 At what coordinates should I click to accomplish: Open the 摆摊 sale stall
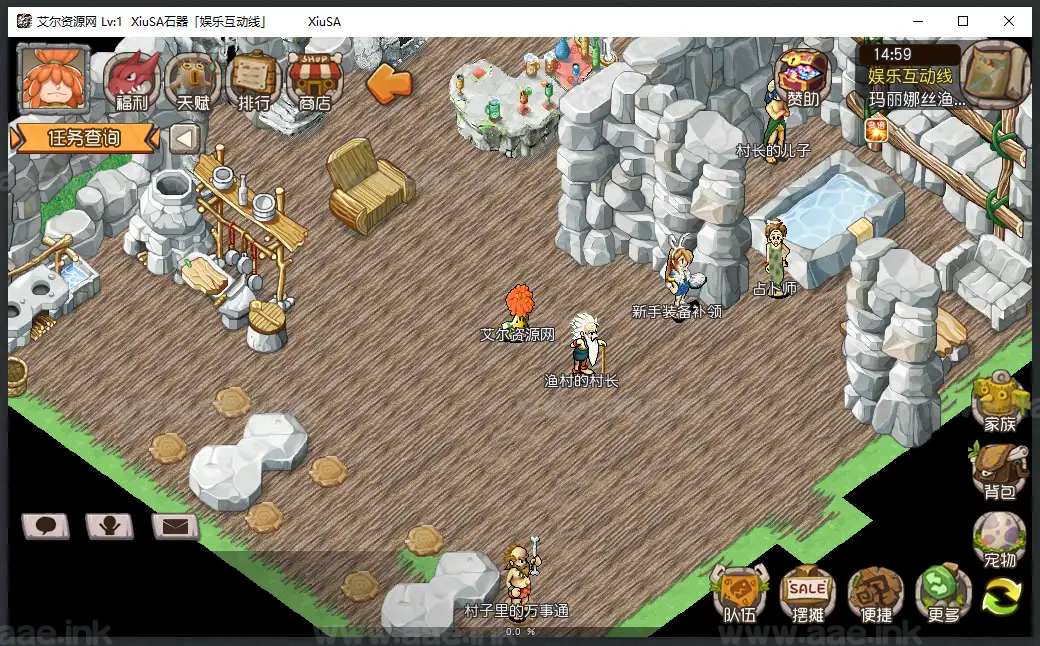(x=808, y=595)
